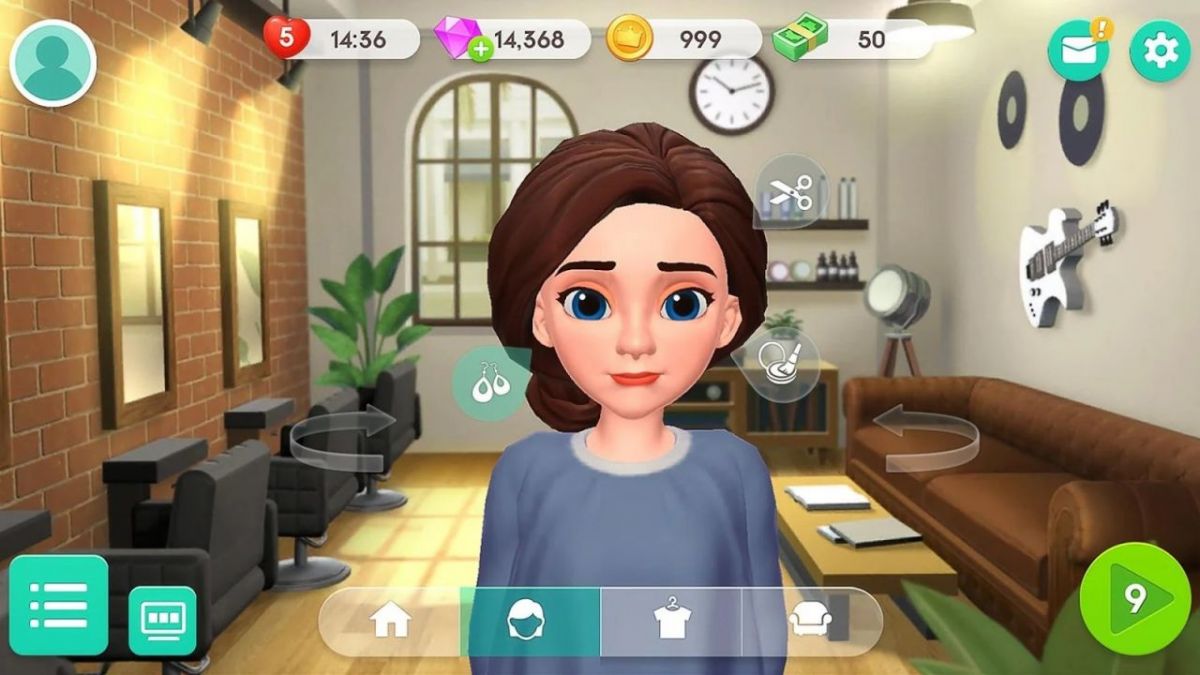
Task: Open the mailbox envelope
Action: pyautogui.click(x=1078, y=51)
